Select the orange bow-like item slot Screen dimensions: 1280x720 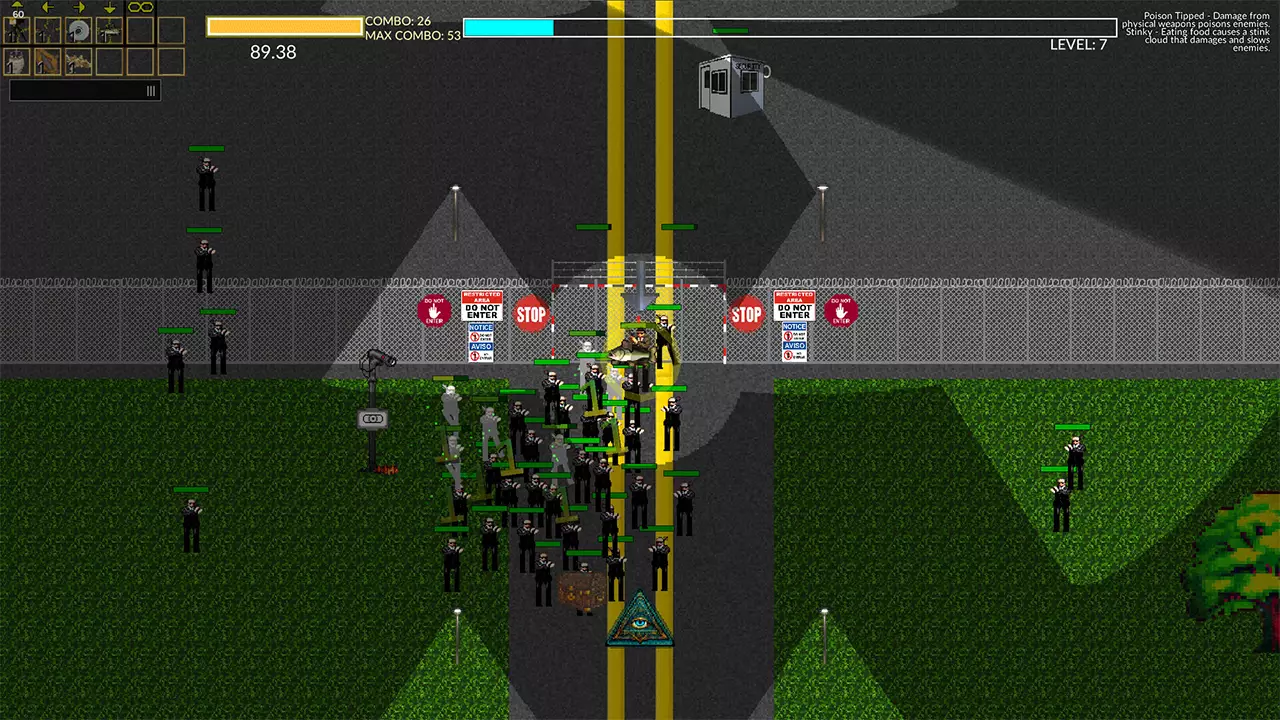47,62
